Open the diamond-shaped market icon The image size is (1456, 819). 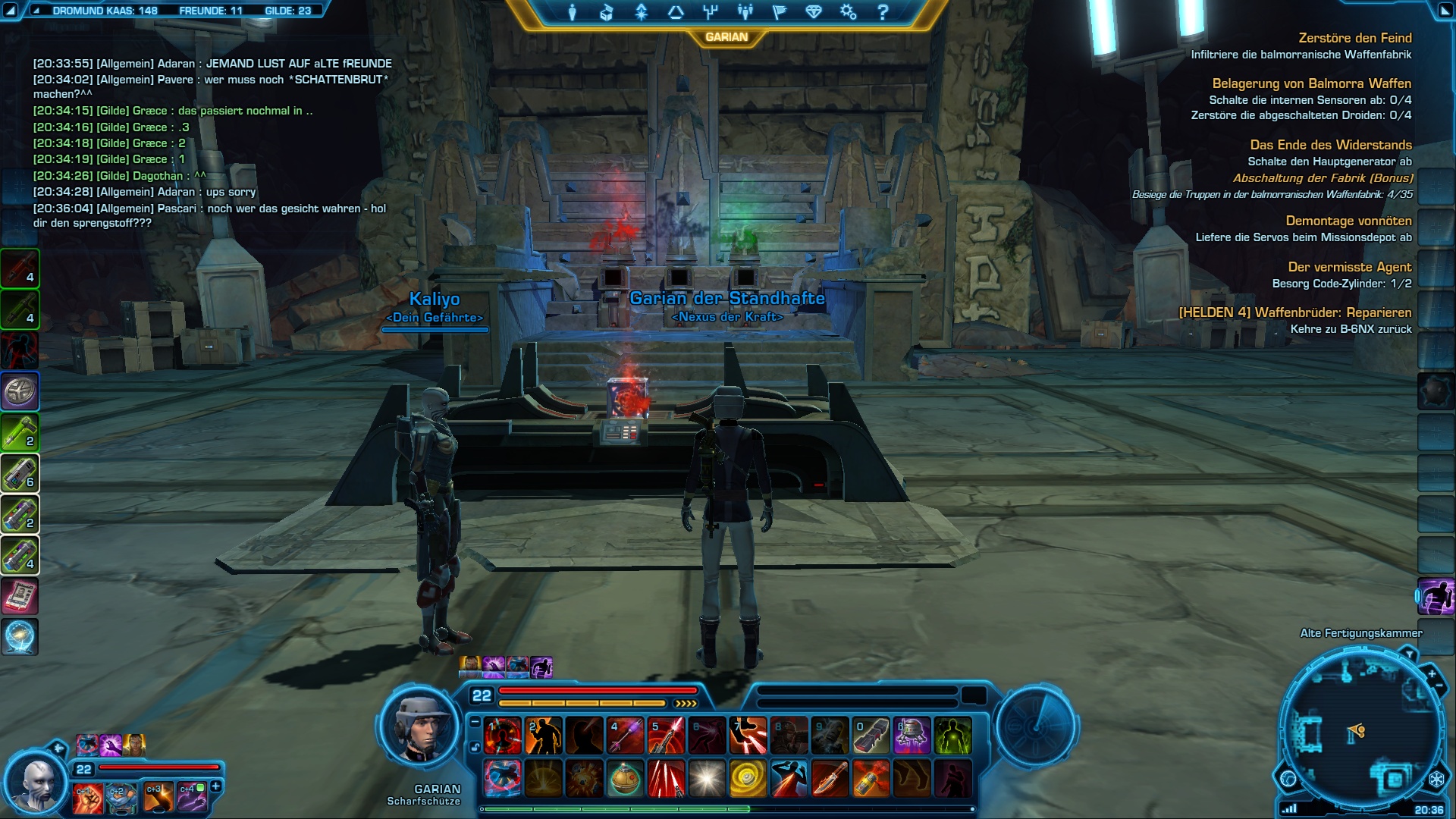(814, 12)
